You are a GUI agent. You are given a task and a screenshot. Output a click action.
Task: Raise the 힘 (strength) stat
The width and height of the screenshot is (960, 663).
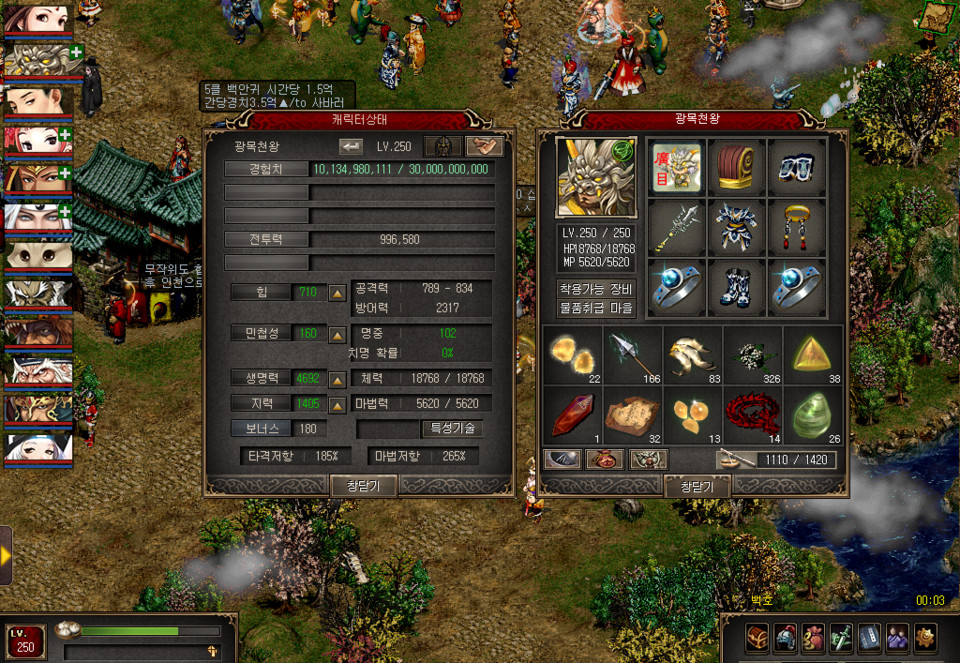point(338,293)
